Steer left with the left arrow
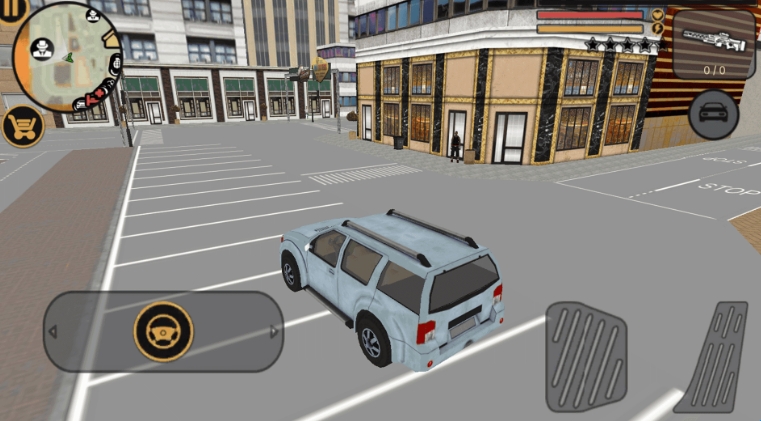This screenshot has width=761, height=421. pos(53,331)
